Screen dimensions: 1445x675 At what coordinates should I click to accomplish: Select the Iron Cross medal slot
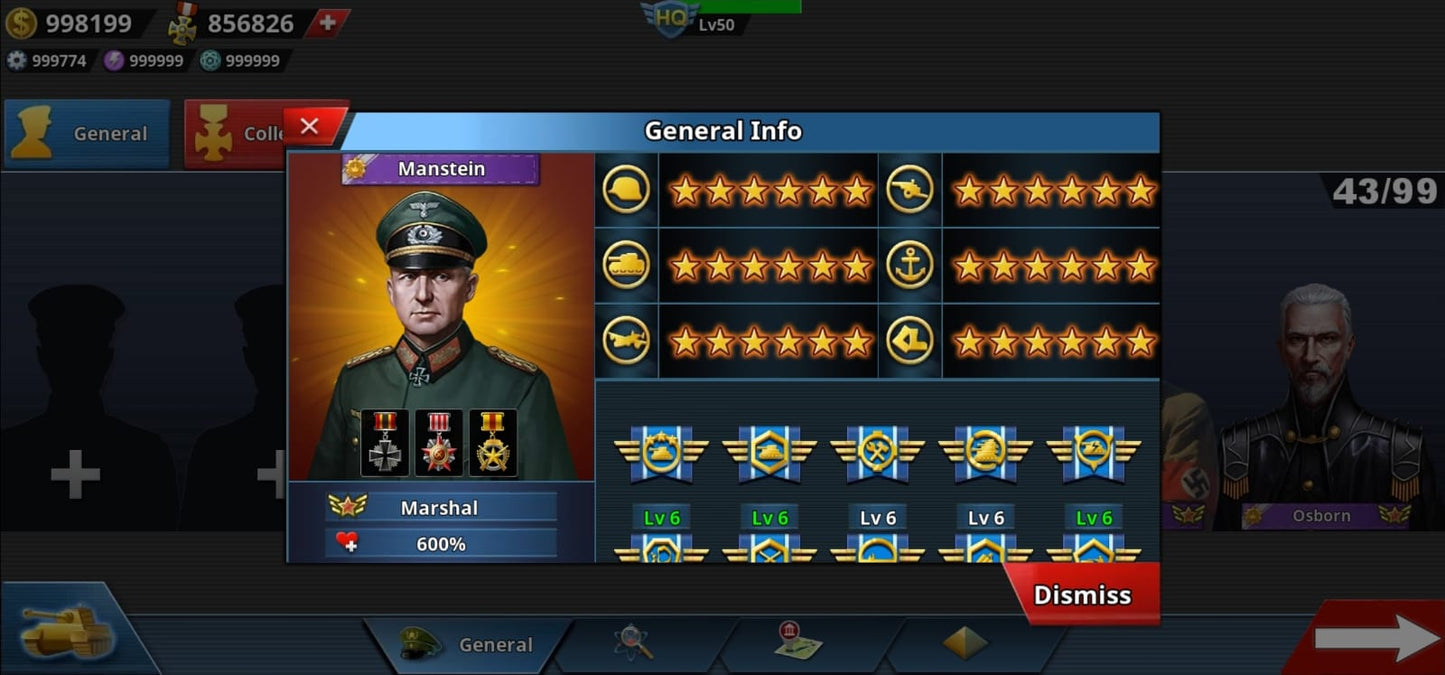(385, 443)
